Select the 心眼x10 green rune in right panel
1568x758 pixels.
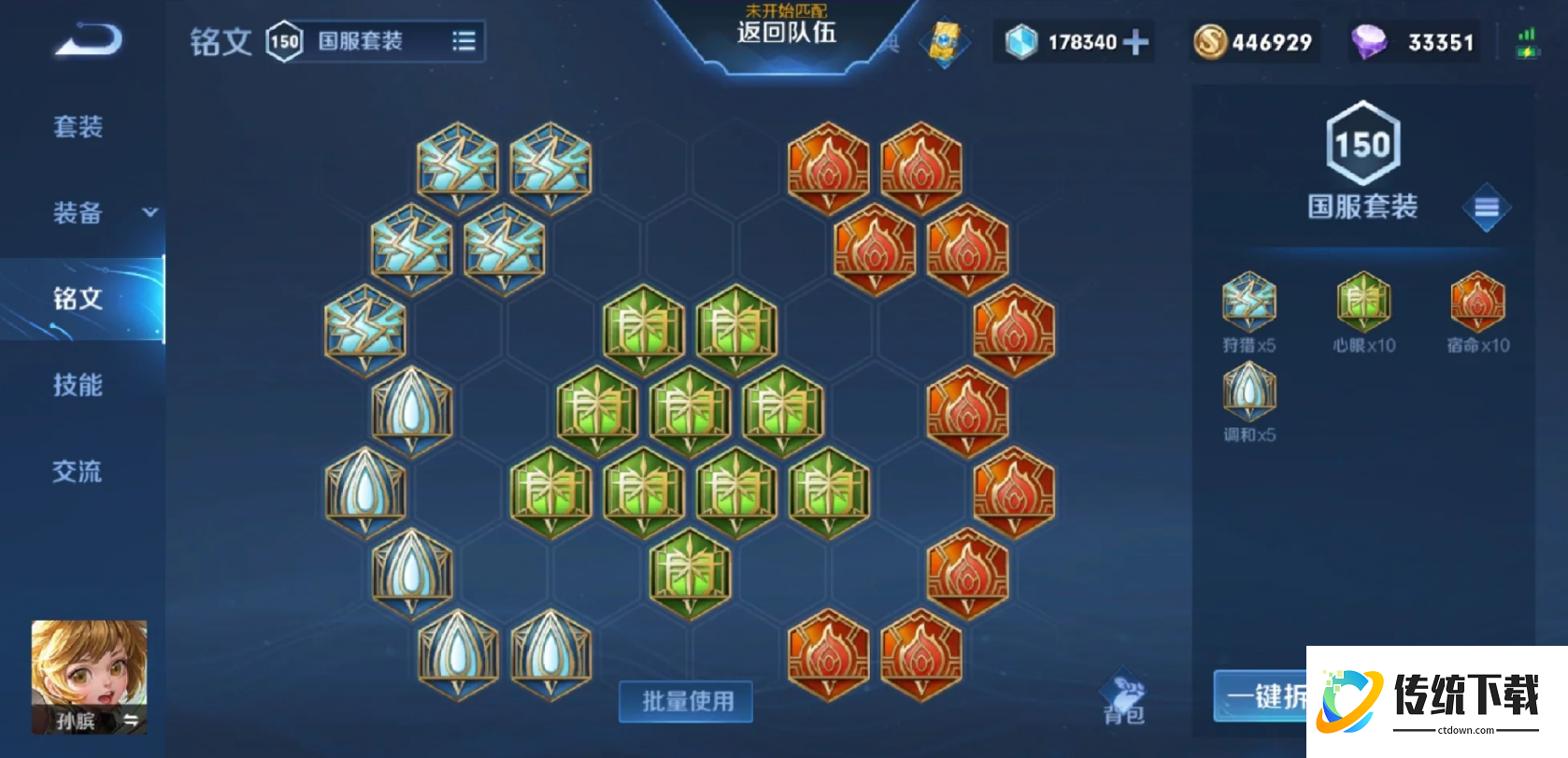1362,304
